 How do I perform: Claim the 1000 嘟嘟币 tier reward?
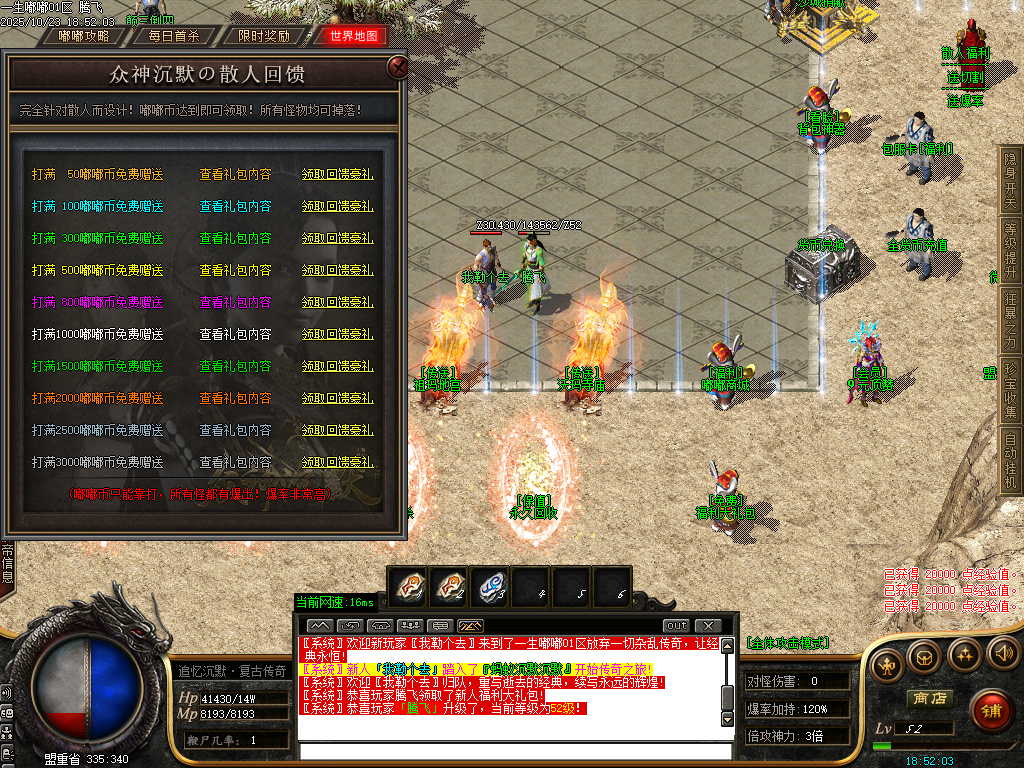click(337, 334)
